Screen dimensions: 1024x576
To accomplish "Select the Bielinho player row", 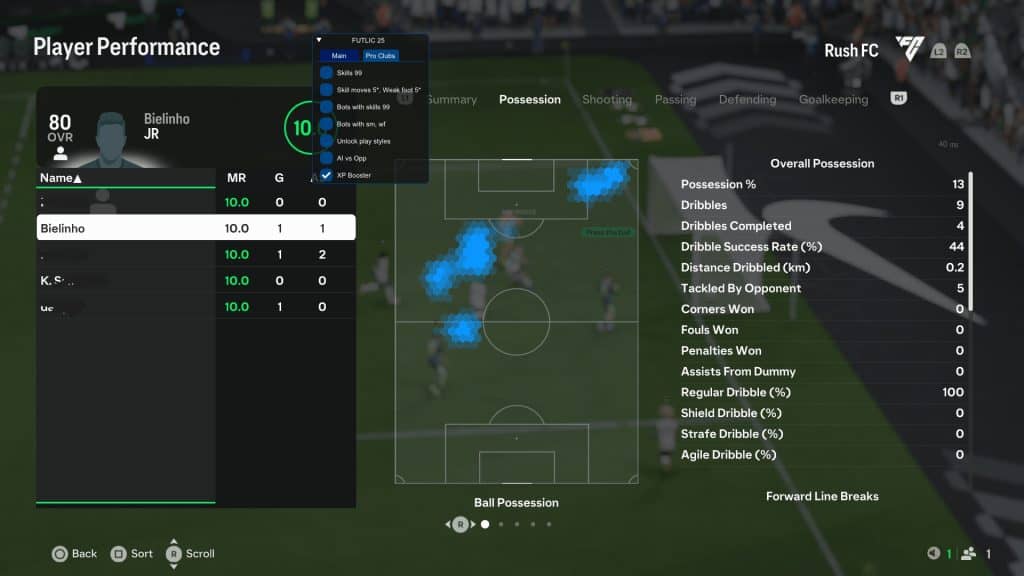I will (196, 228).
